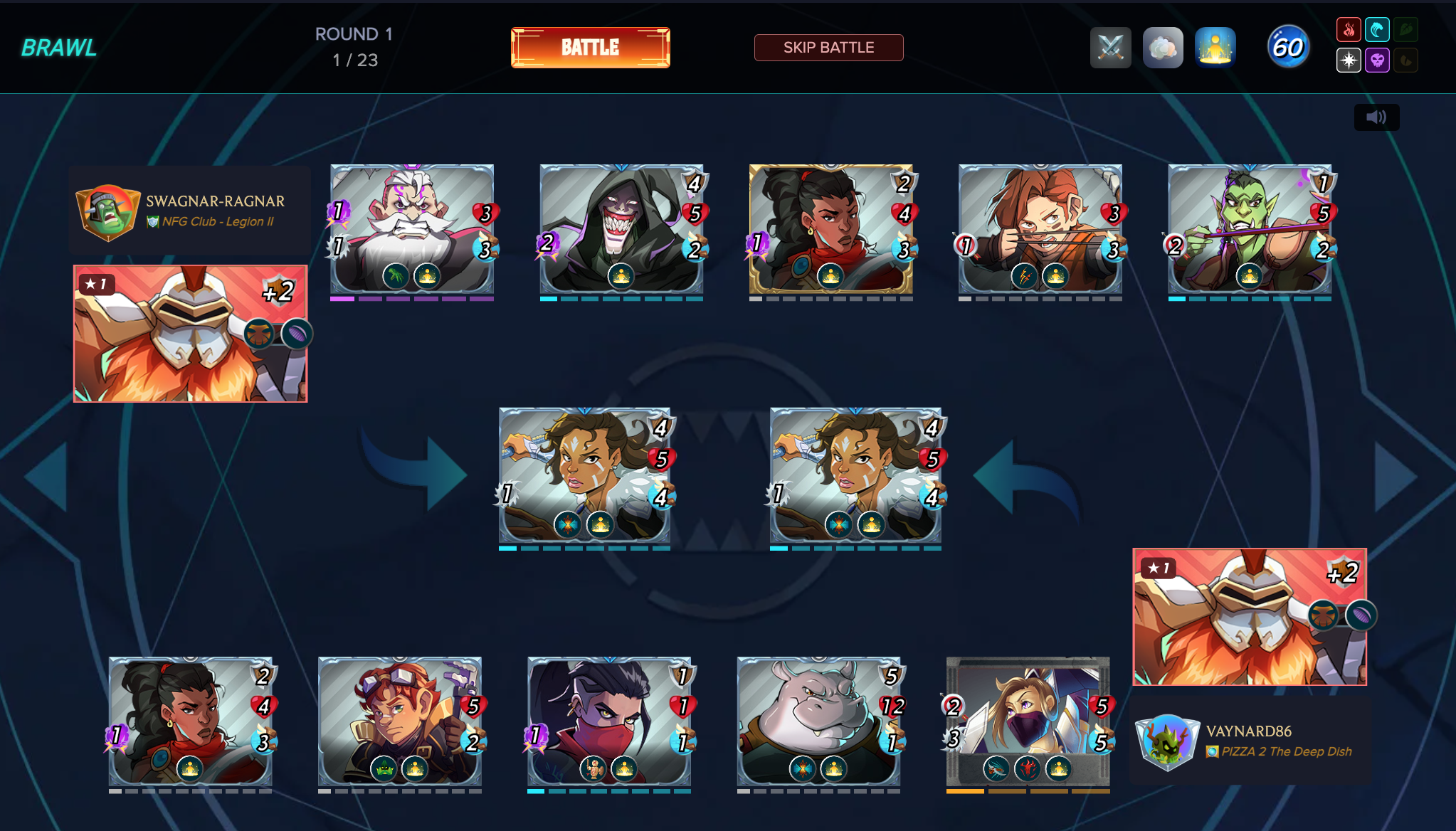Select the red fire element icon
1456x831 pixels.
pos(1349,30)
